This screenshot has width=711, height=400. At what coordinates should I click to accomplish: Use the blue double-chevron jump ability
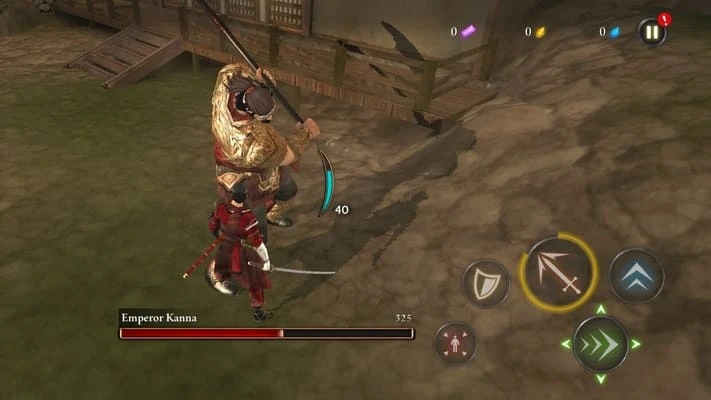coord(636,275)
